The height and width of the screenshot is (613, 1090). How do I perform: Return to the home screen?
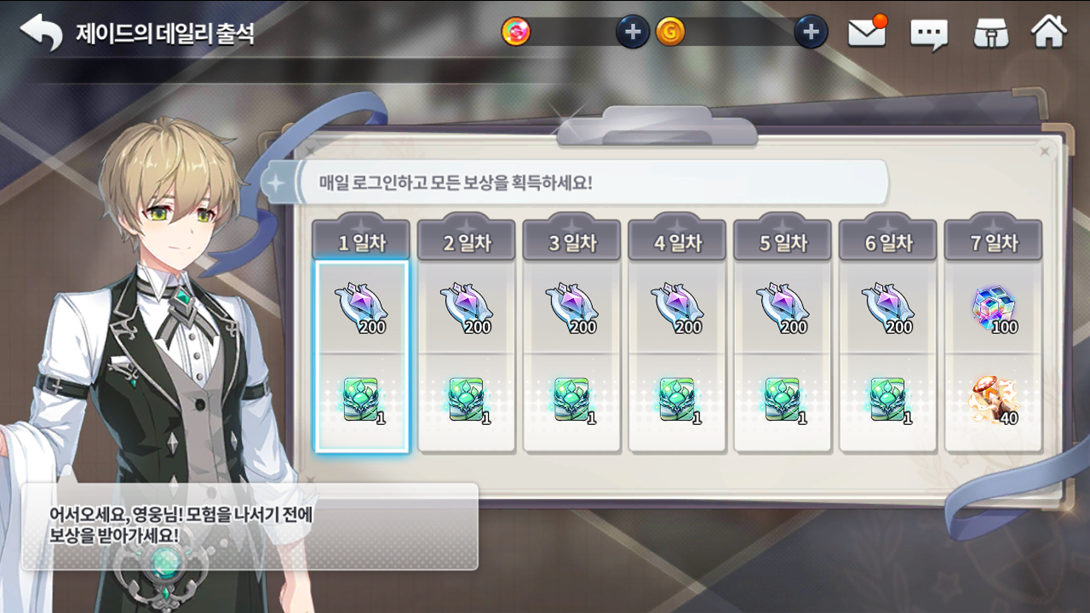[x=1049, y=32]
